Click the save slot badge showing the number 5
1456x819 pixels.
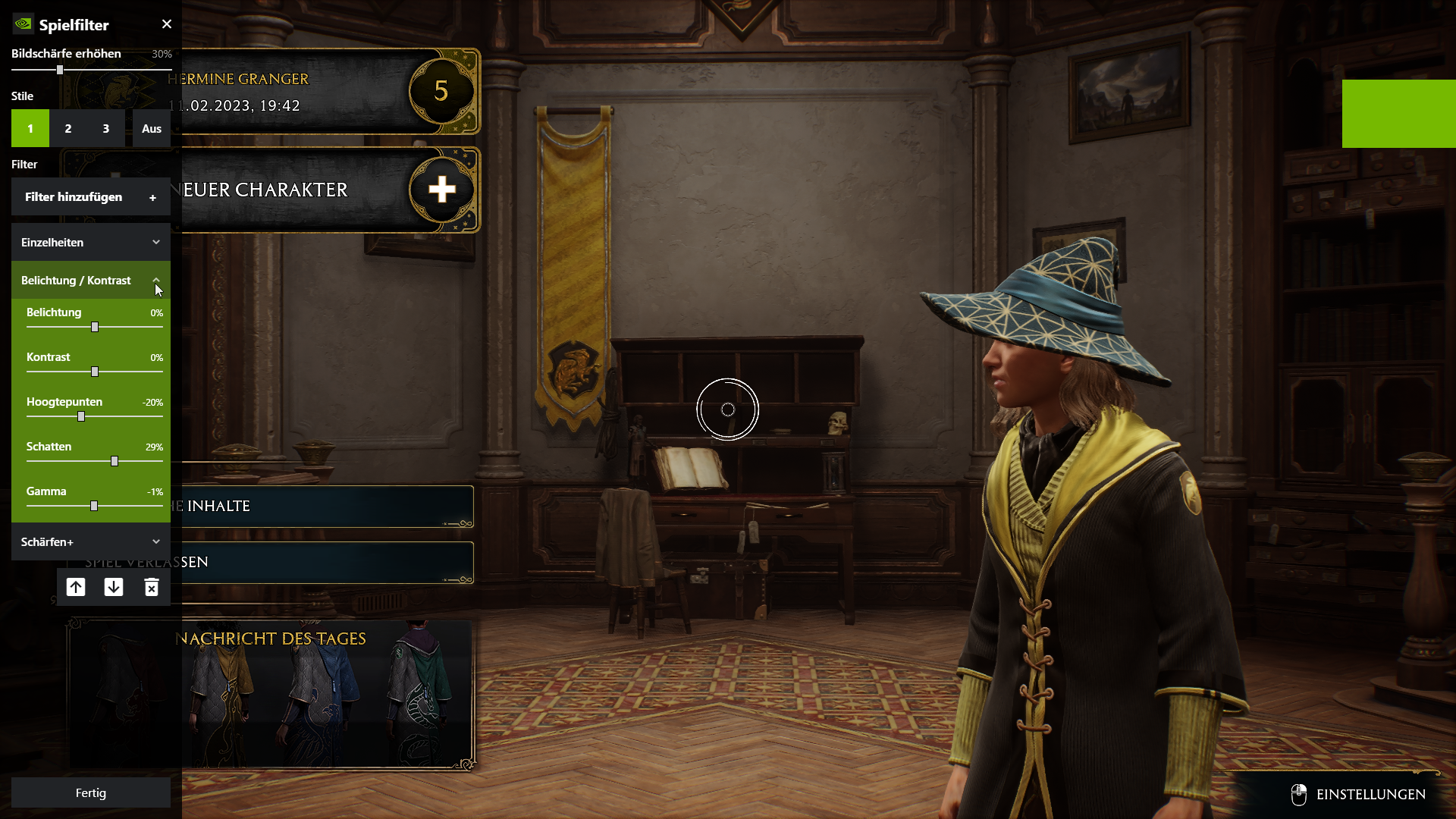click(x=442, y=91)
